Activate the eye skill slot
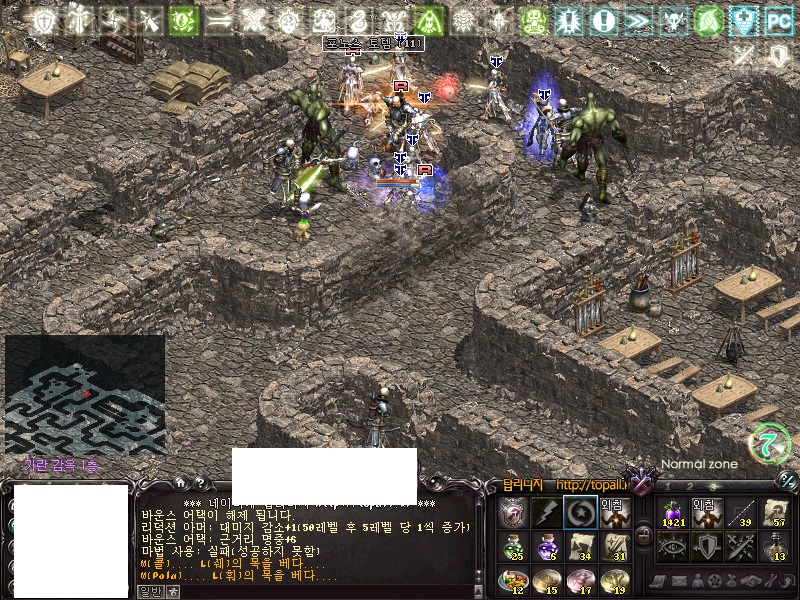 pyautogui.click(x=672, y=546)
